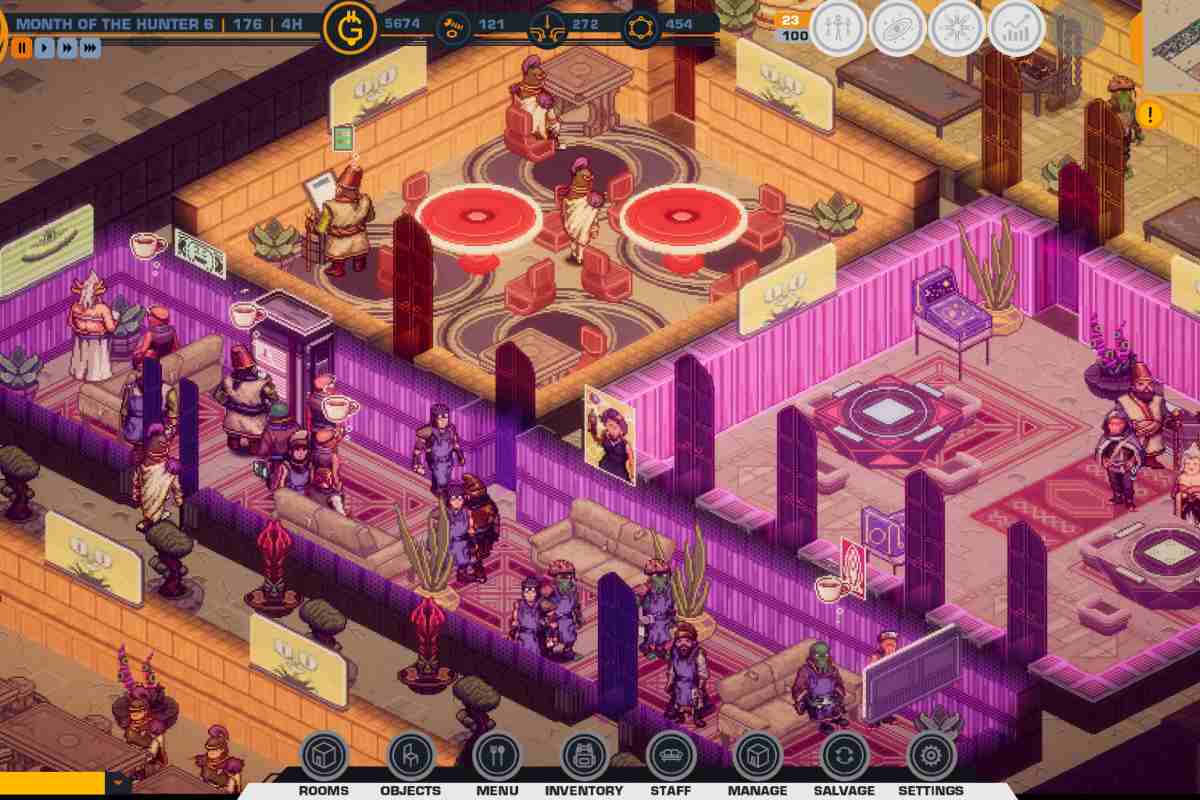Set game speed to double fast-forward
Image resolution: width=1200 pixels, height=800 pixels.
click(x=67, y=47)
